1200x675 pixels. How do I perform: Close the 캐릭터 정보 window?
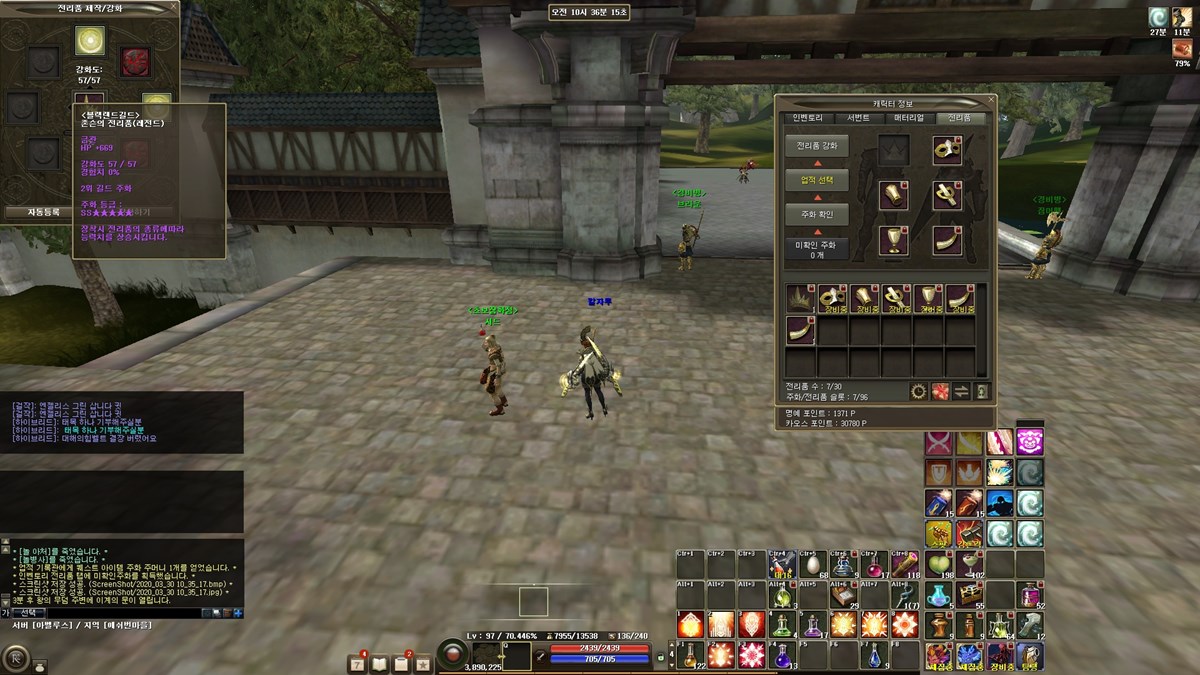tap(989, 103)
